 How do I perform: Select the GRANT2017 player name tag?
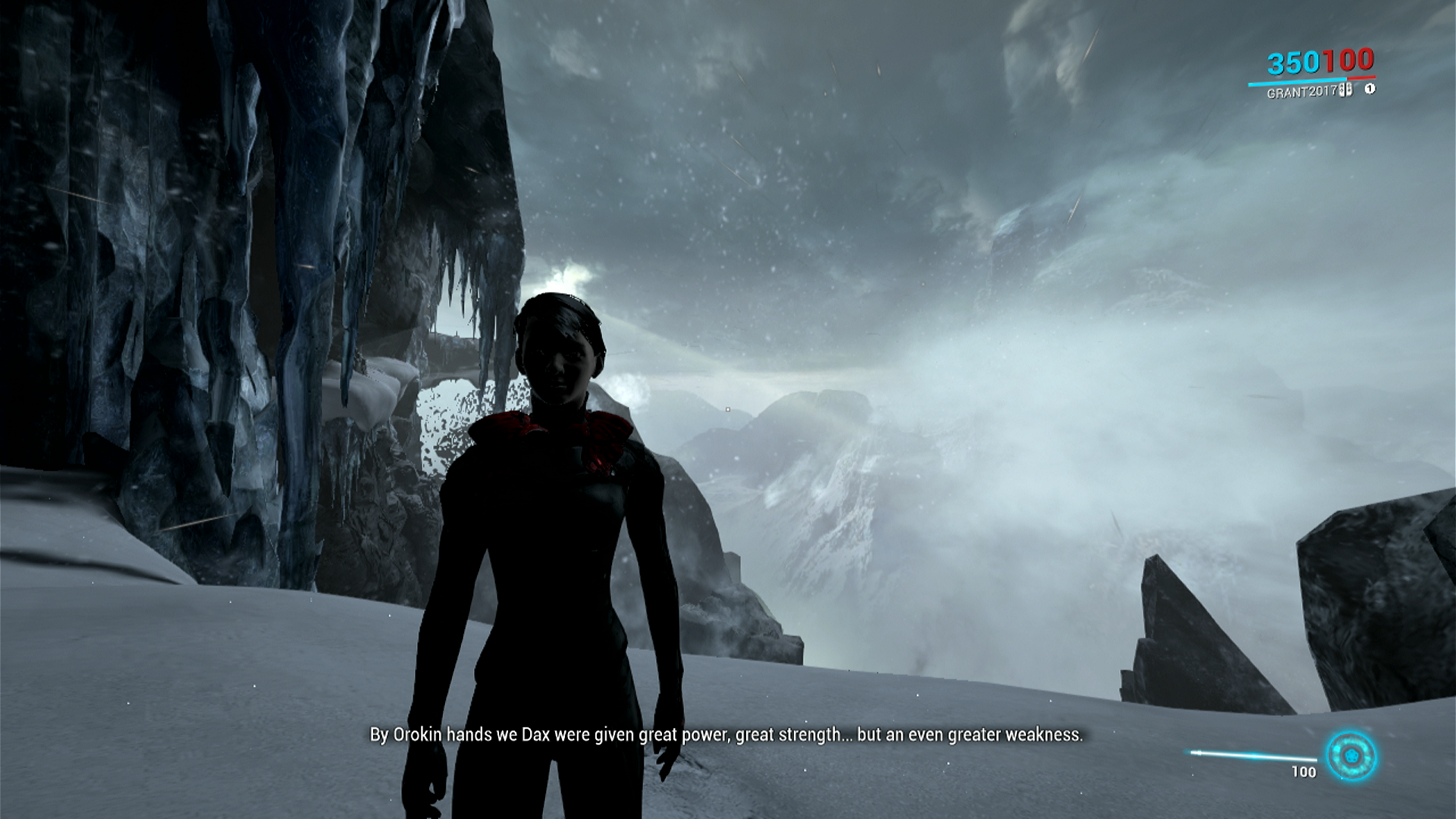(1301, 93)
